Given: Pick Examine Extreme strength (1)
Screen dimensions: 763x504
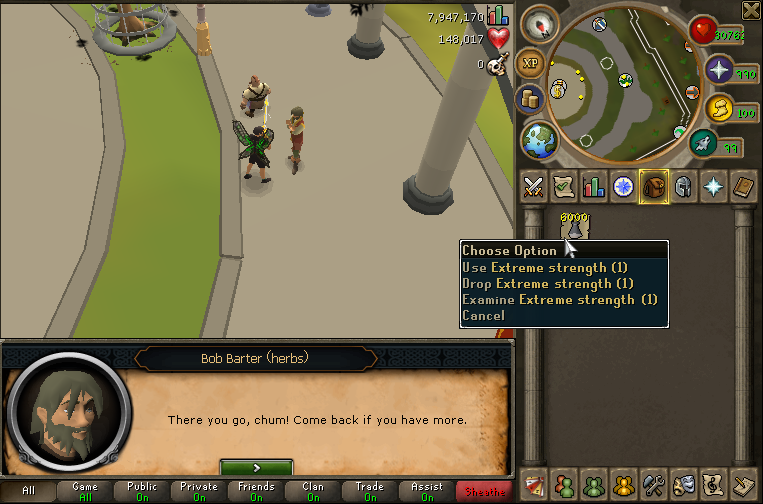Looking at the screenshot, I should [x=560, y=300].
